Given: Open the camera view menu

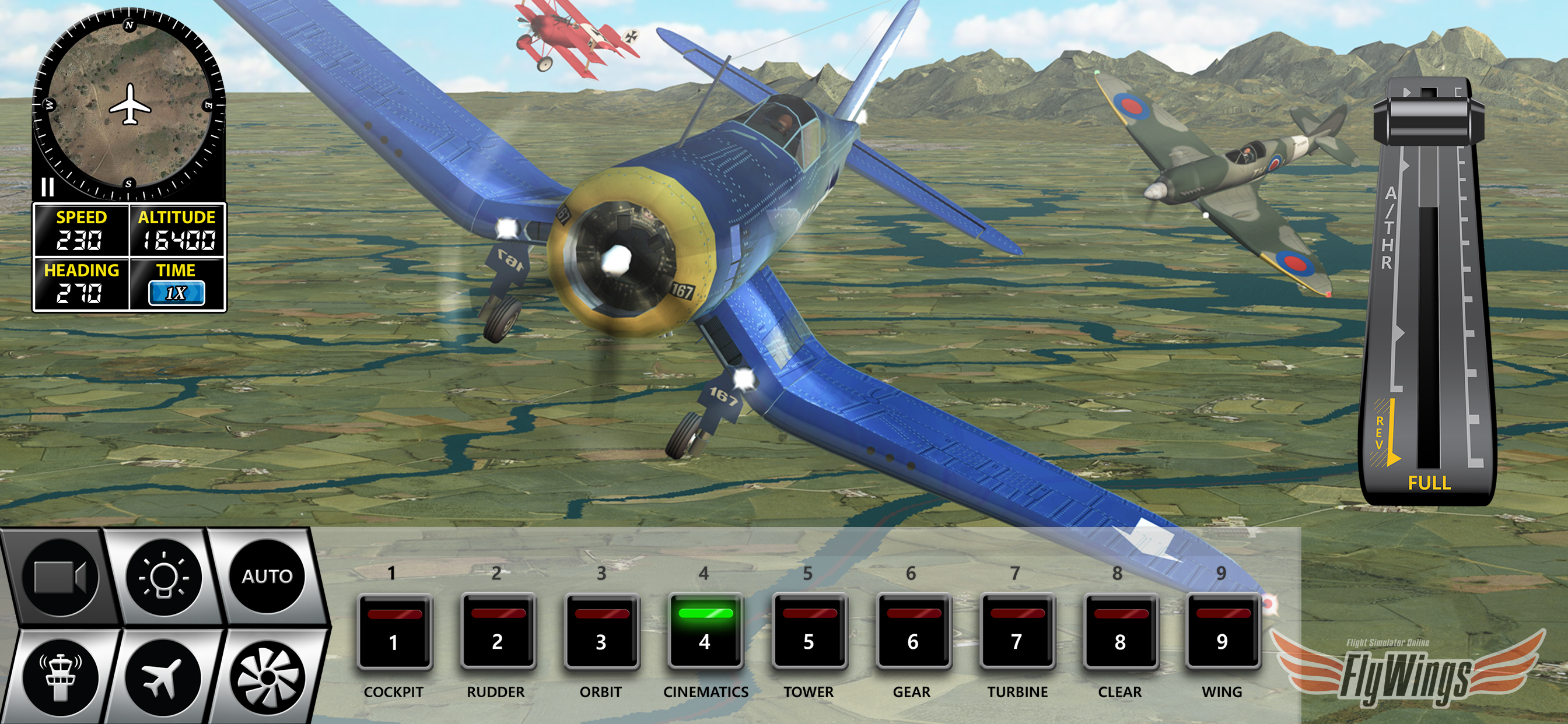Looking at the screenshot, I should pos(60,576).
